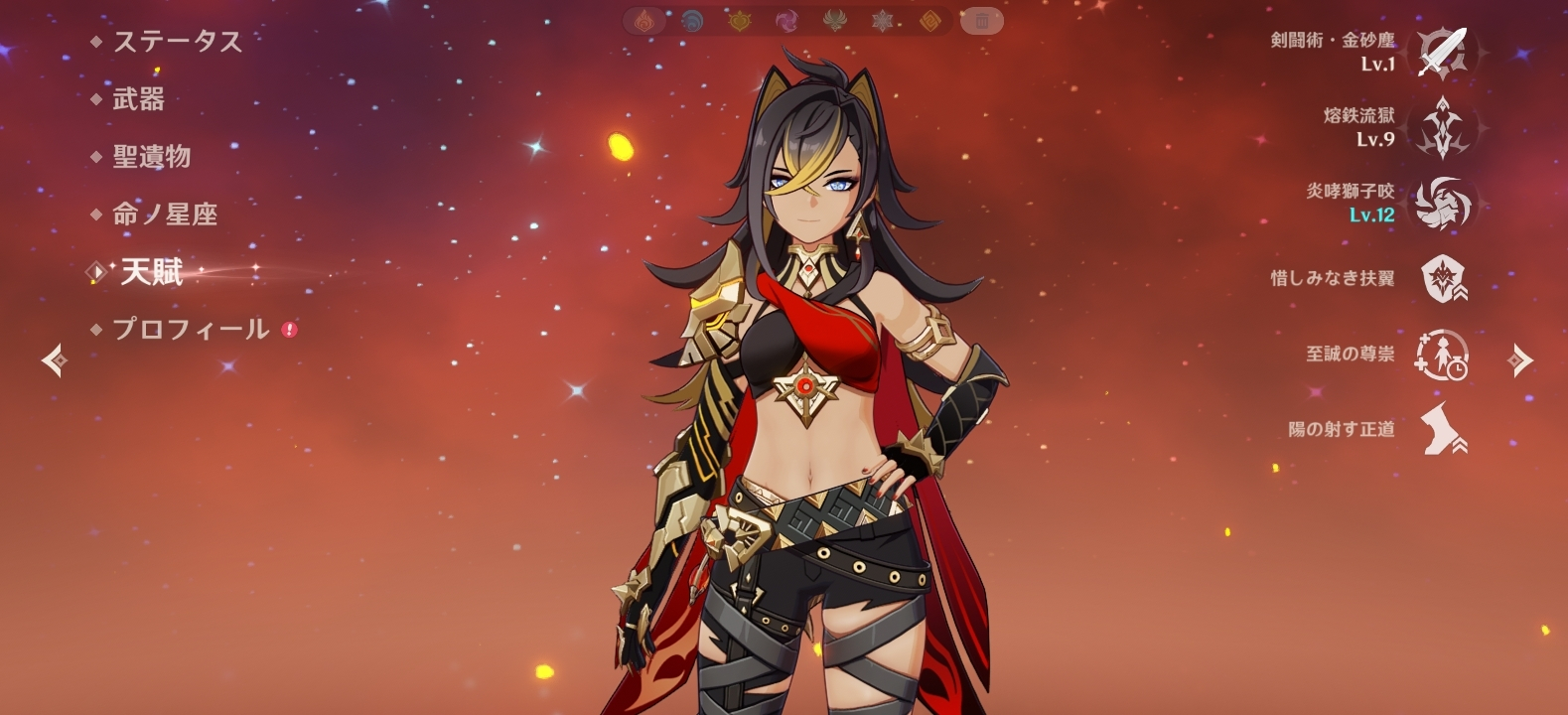This screenshot has height=715, width=1568.
Task: Select the 炎哮獅子咬 burst talent
Action: click(x=1443, y=204)
